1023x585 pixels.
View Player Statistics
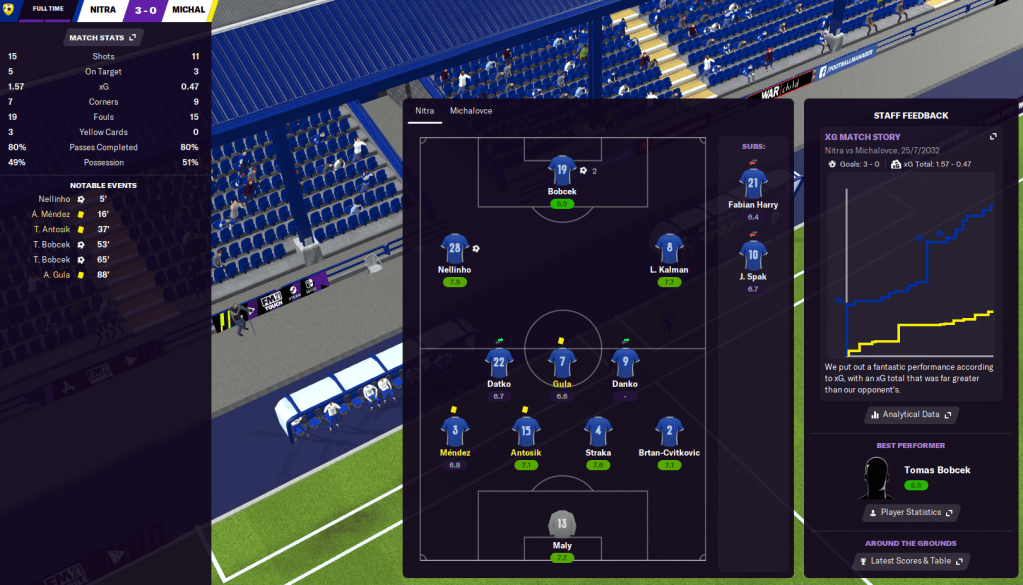point(911,512)
